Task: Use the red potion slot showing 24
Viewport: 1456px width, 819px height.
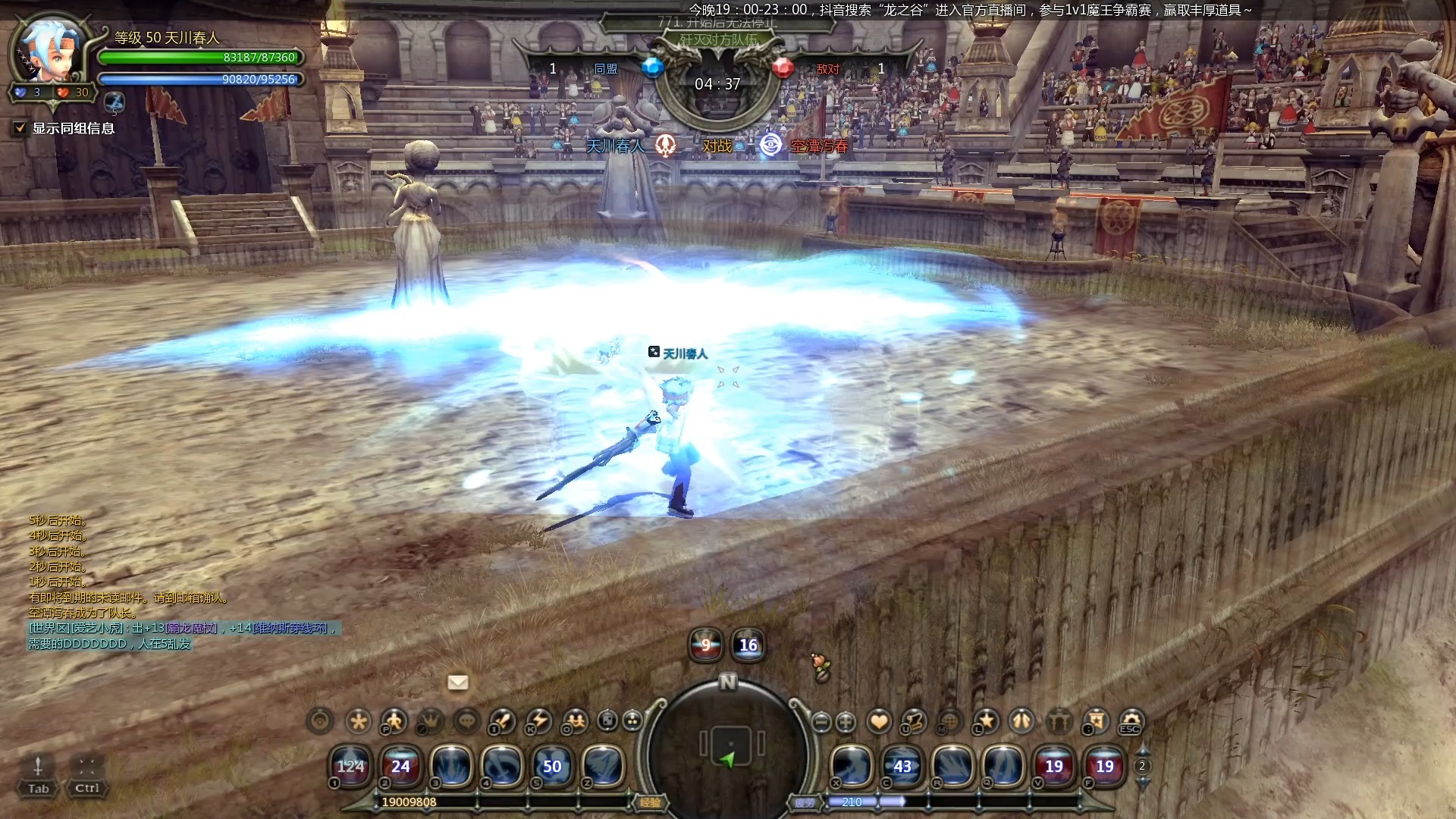Action: click(x=400, y=767)
